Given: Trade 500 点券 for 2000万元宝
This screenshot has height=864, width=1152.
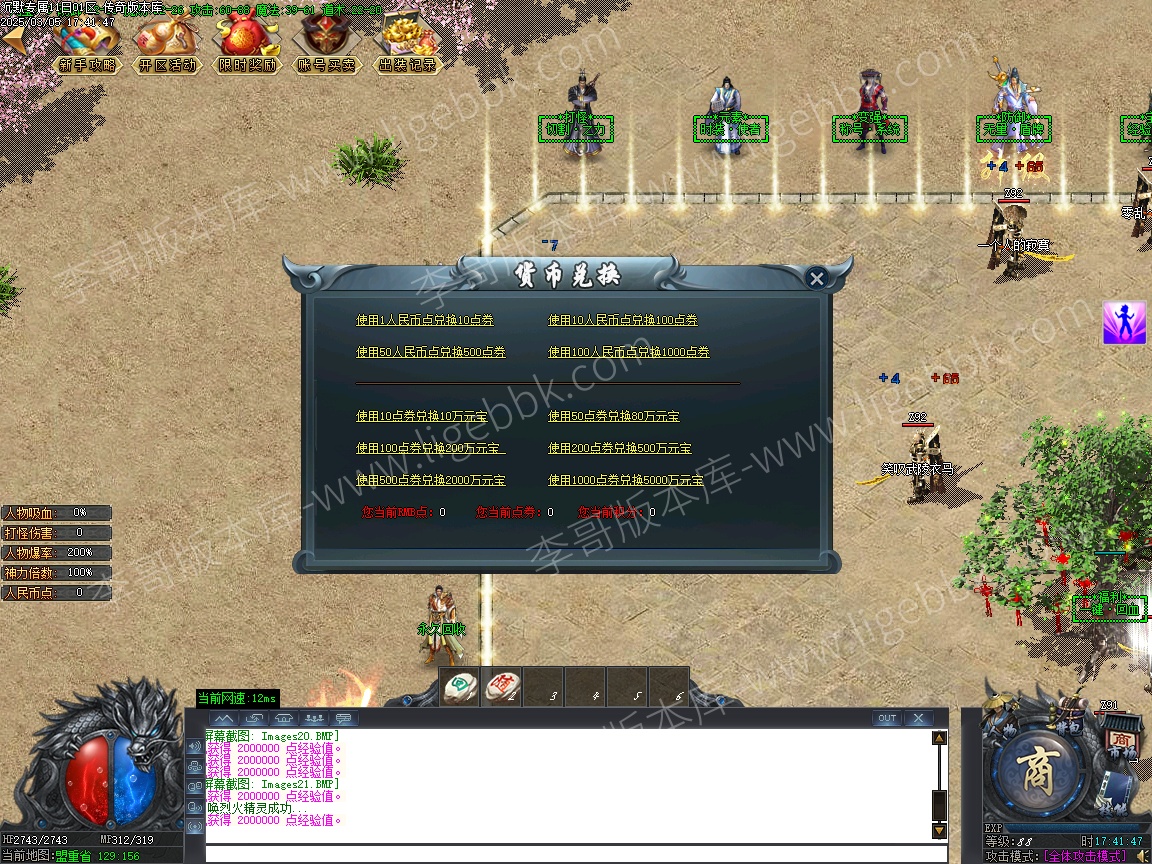Looking at the screenshot, I should tap(431, 480).
